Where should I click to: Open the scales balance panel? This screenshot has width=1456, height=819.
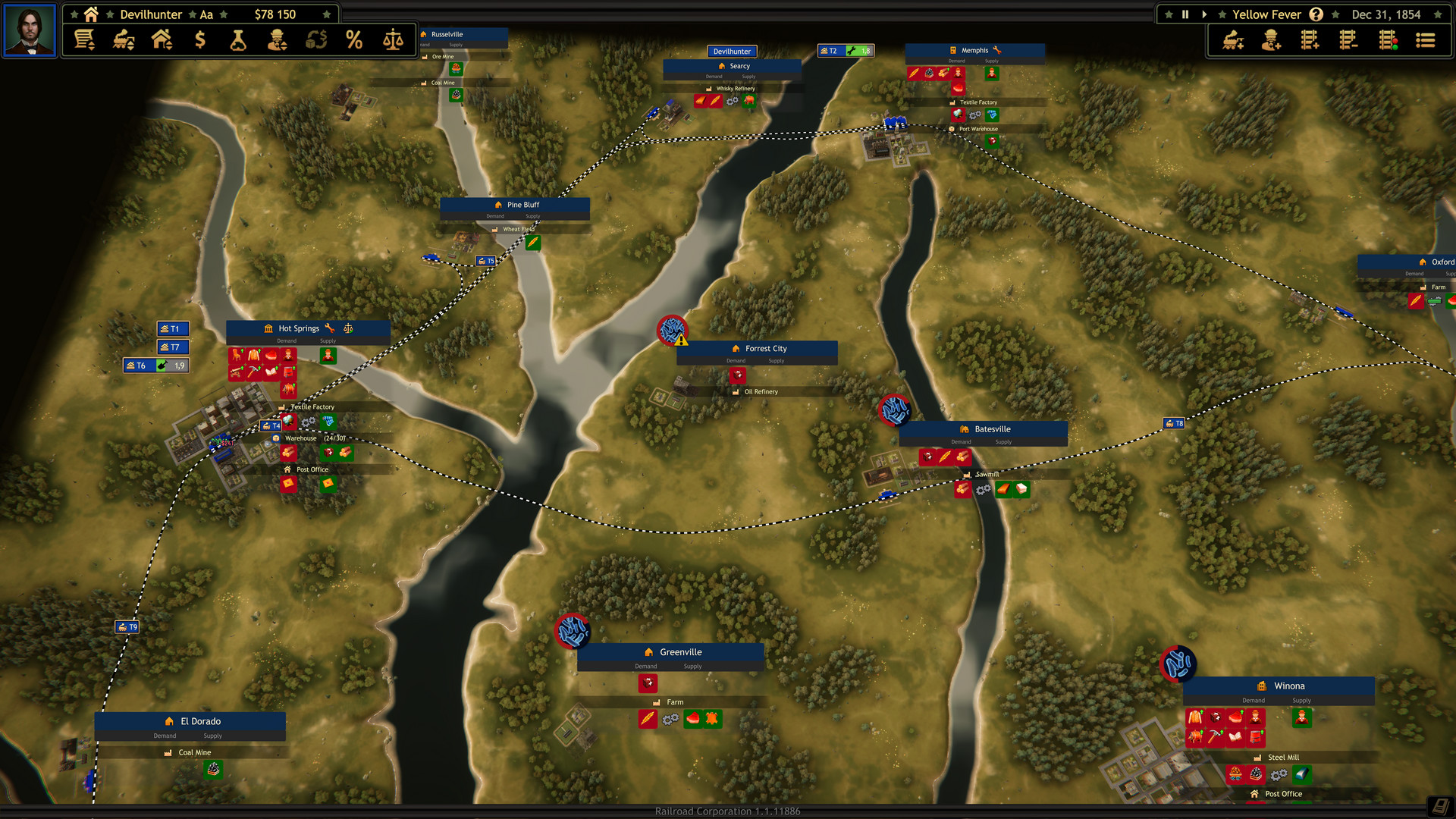[x=391, y=39]
